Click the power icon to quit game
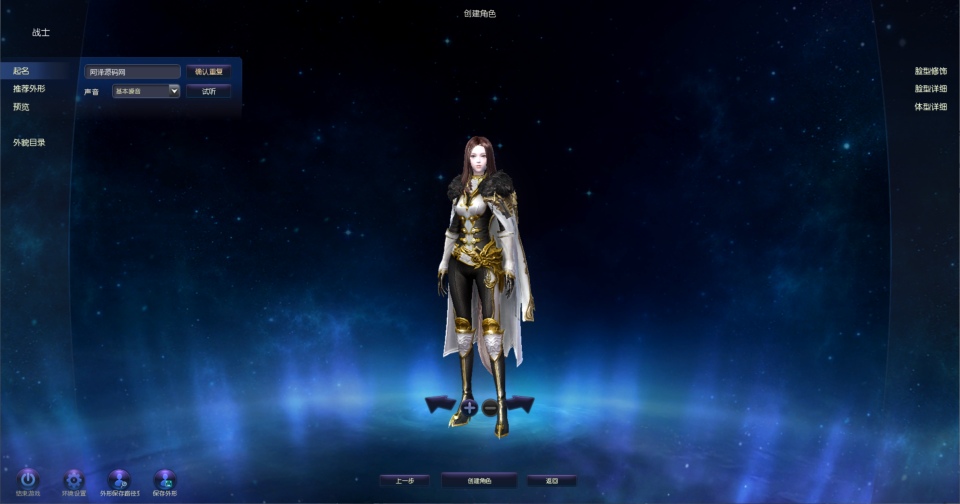This screenshot has width=960, height=504. 28,480
